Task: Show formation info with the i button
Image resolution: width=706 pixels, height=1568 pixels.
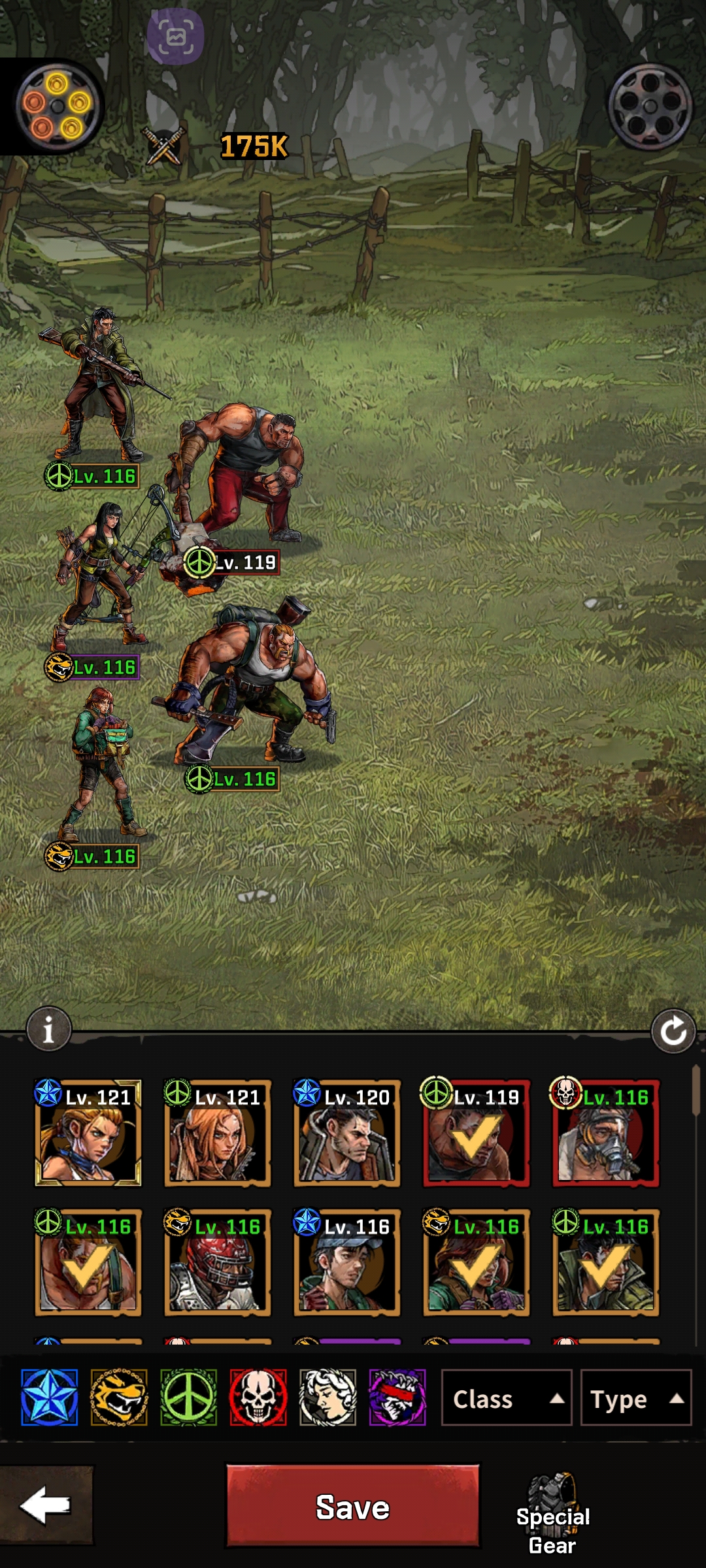Action: pyautogui.click(x=48, y=1030)
